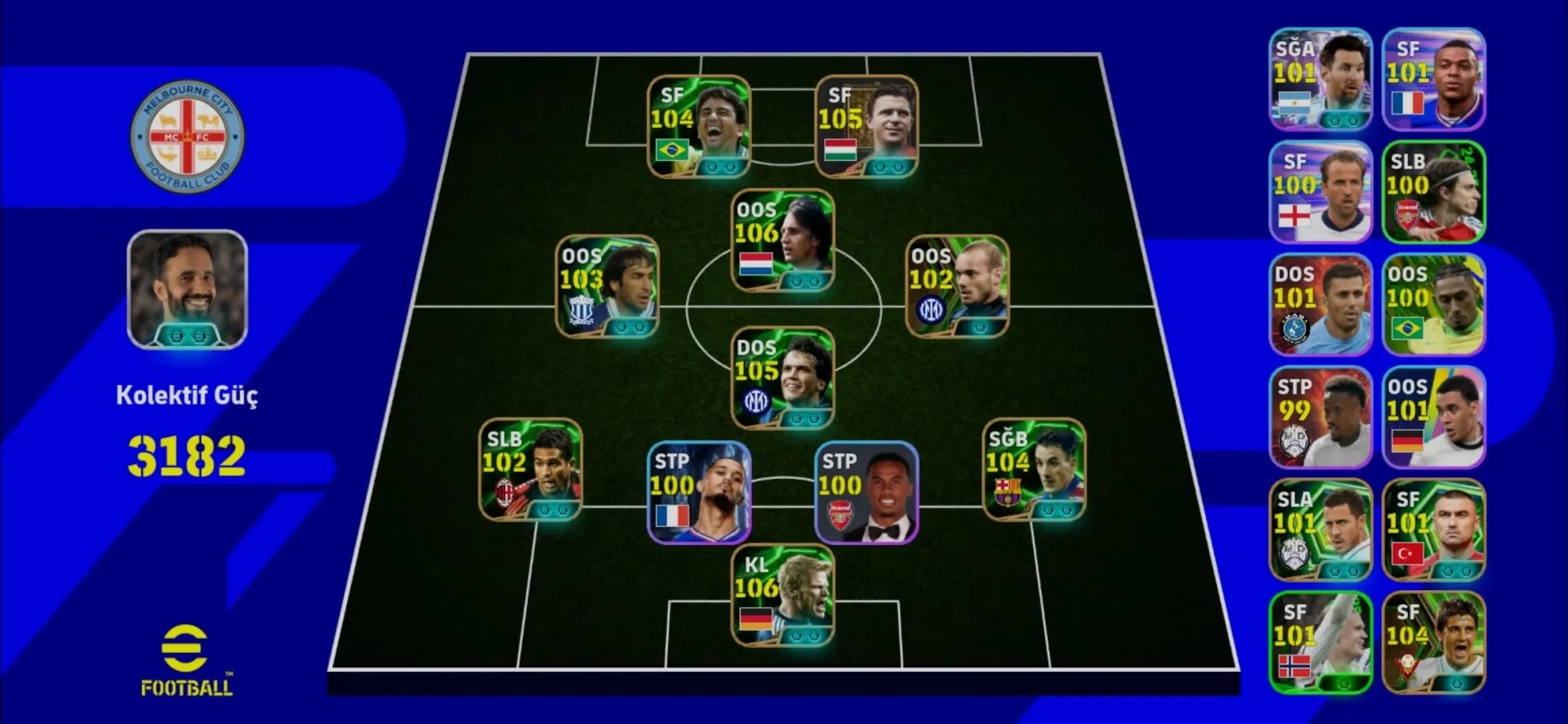Pick the STP 100 card with France flag
This screenshot has height=724, width=1568.
pyautogui.click(x=698, y=493)
